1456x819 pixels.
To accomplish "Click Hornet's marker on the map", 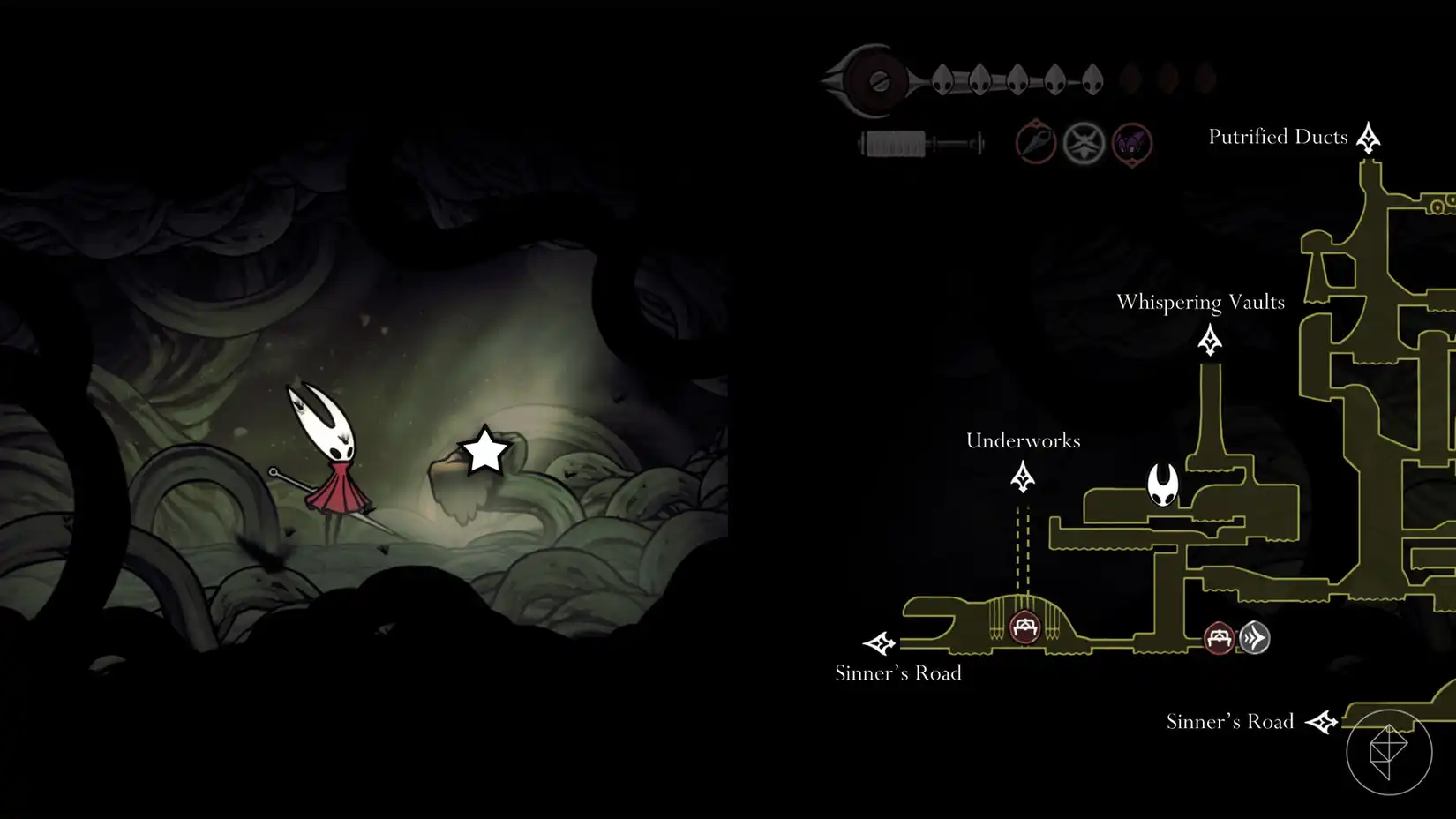I will (1163, 484).
